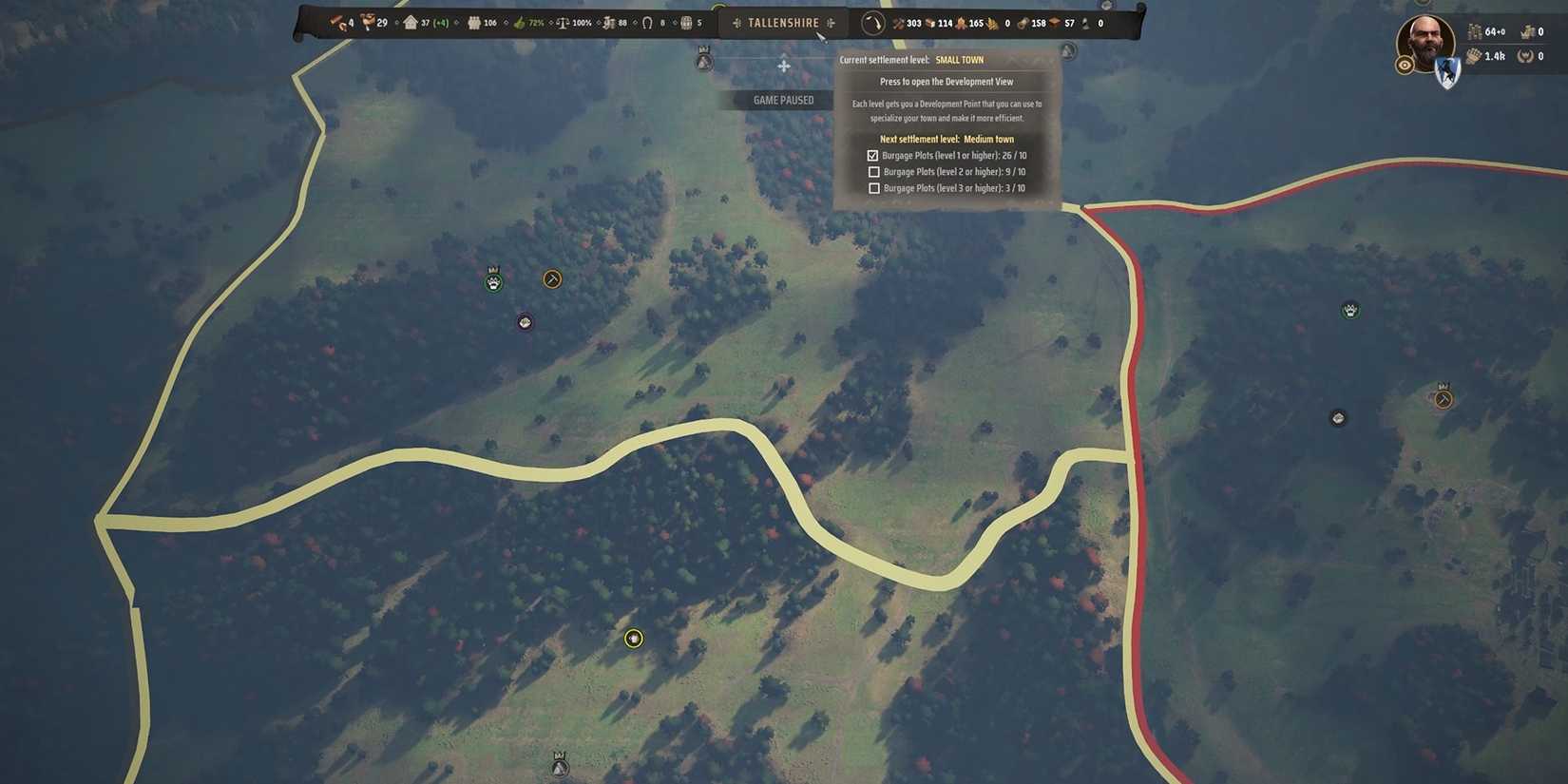Check the Burgage Plots level 2 requirement box
The height and width of the screenshot is (784, 1568).
[x=874, y=171]
